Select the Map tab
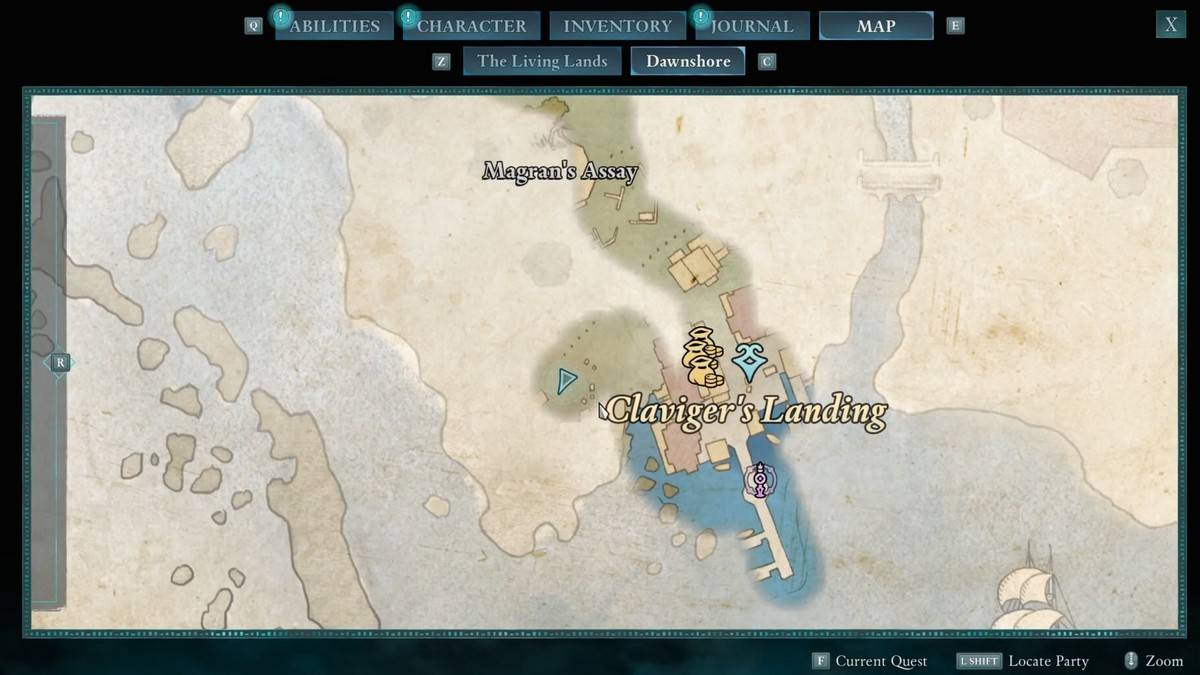The height and width of the screenshot is (675, 1200). pyautogui.click(x=876, y=26)
